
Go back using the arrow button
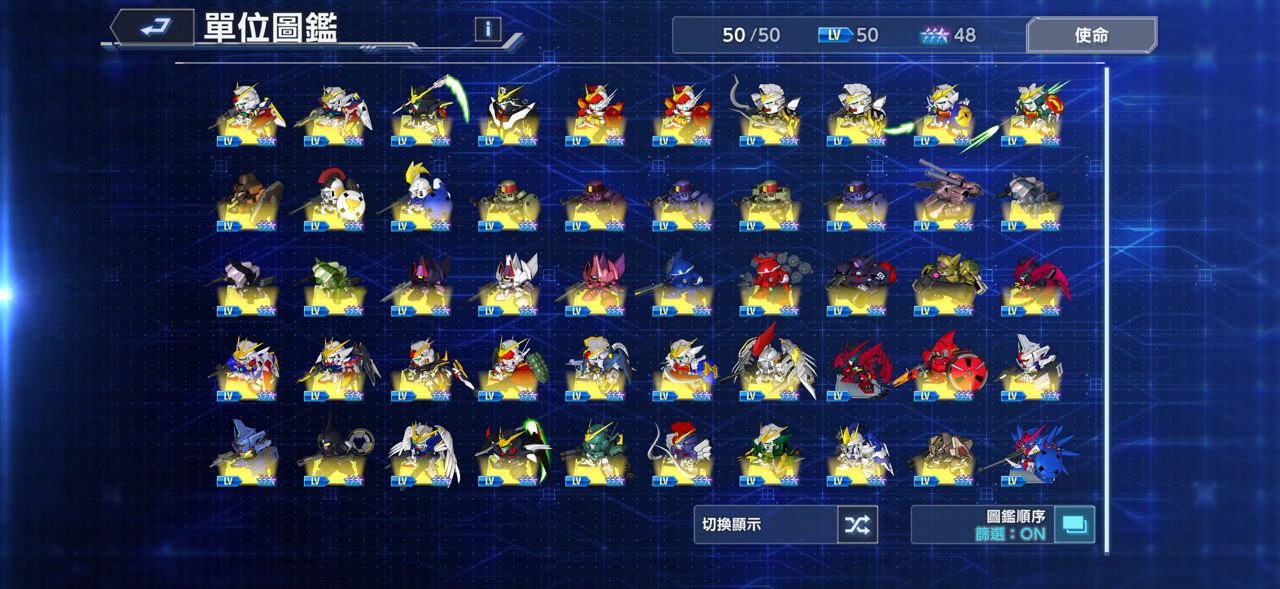[152, 28]
